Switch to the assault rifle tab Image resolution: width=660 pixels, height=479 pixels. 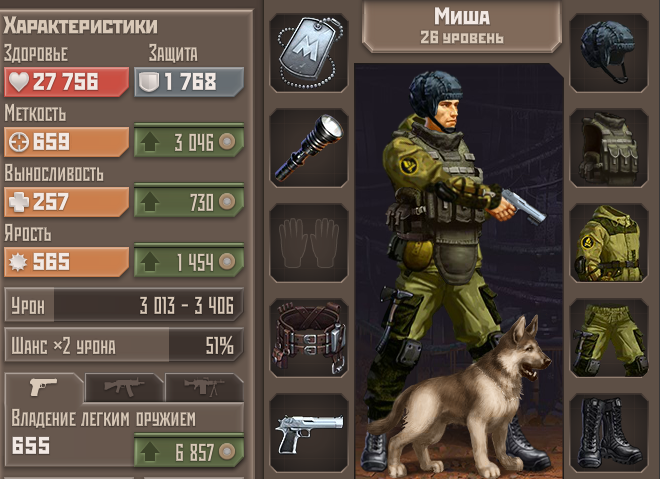122,387
